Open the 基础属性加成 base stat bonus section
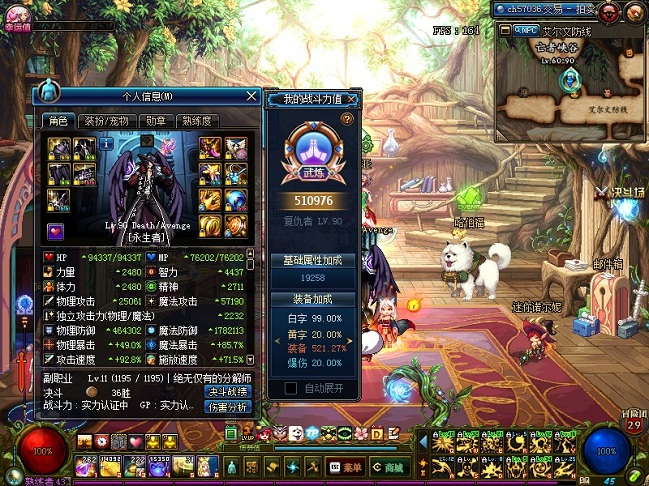Screen dimensions: 649x486 tap(314, 260)
